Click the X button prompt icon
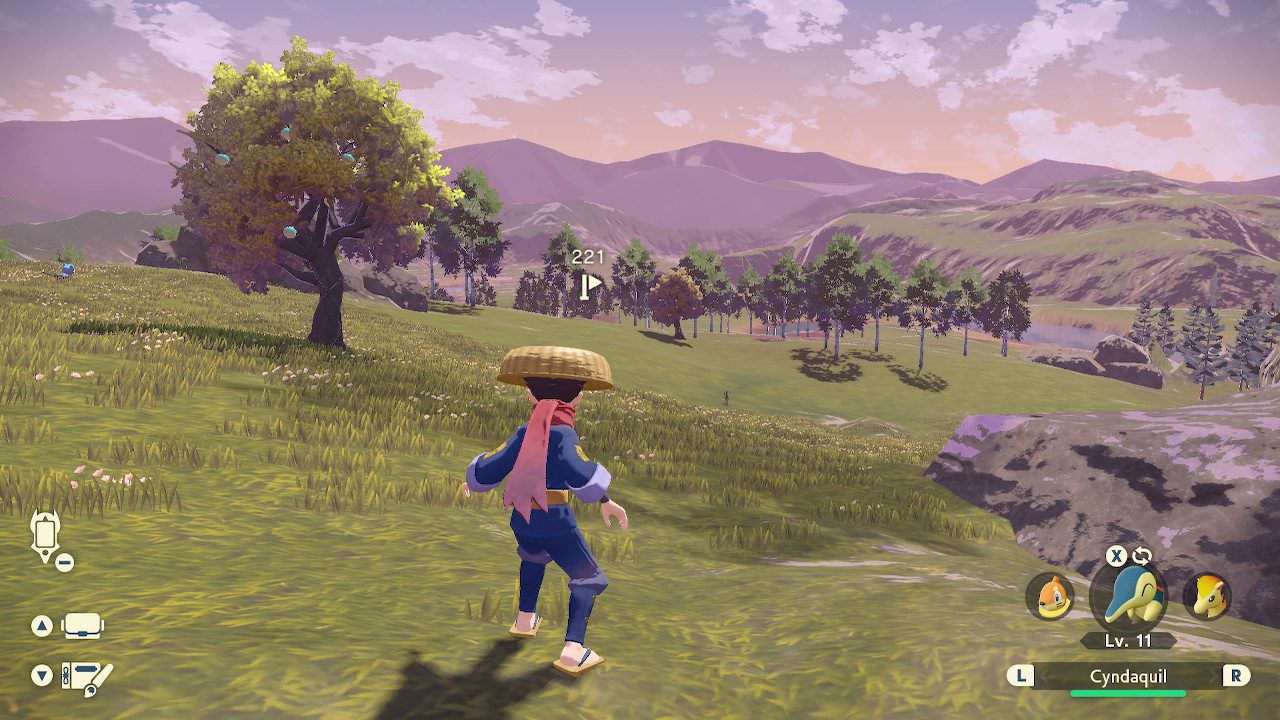 click(x=1115, y=555)
